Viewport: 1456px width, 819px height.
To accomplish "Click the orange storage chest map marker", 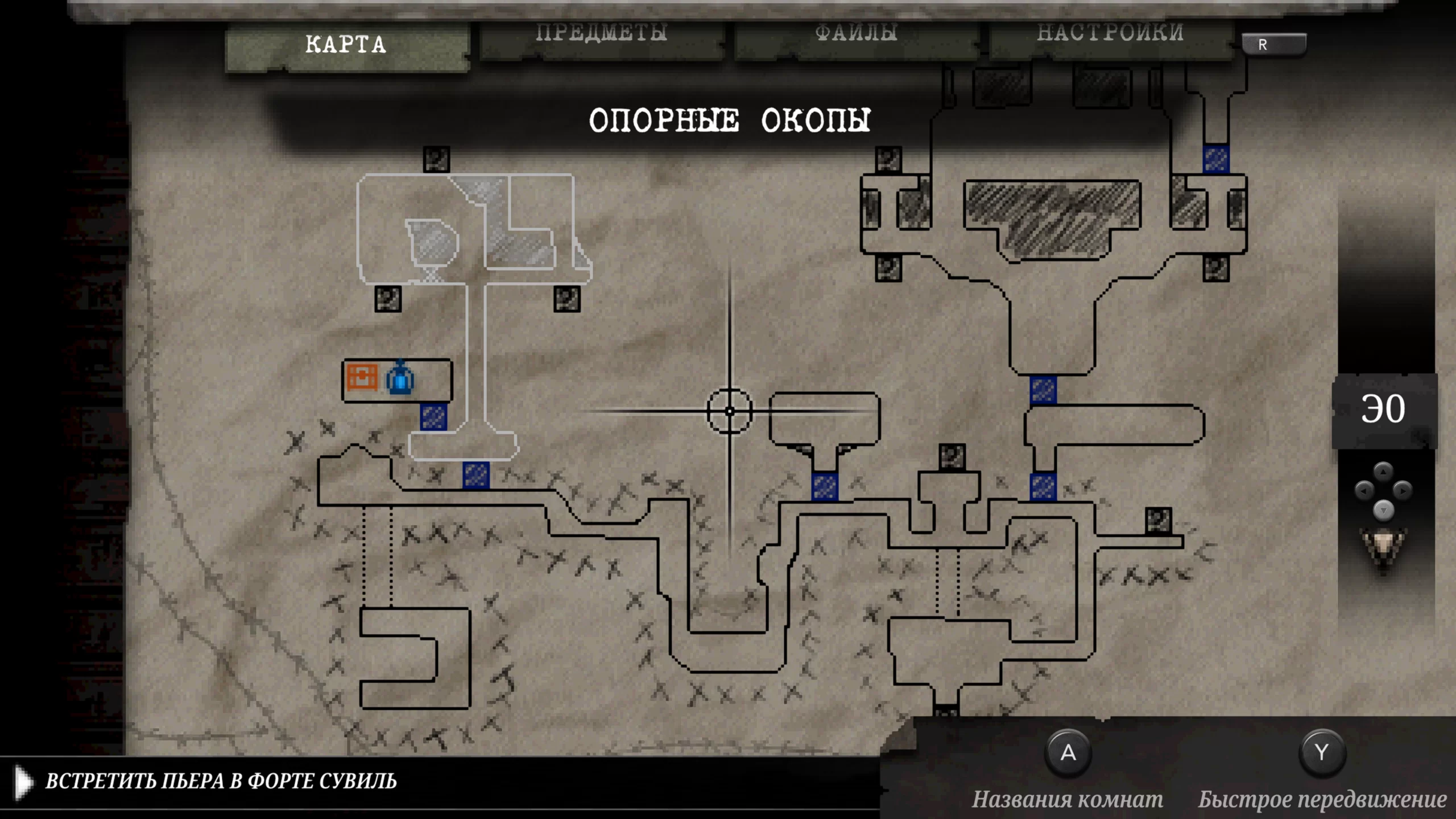I will coord(362,377).
